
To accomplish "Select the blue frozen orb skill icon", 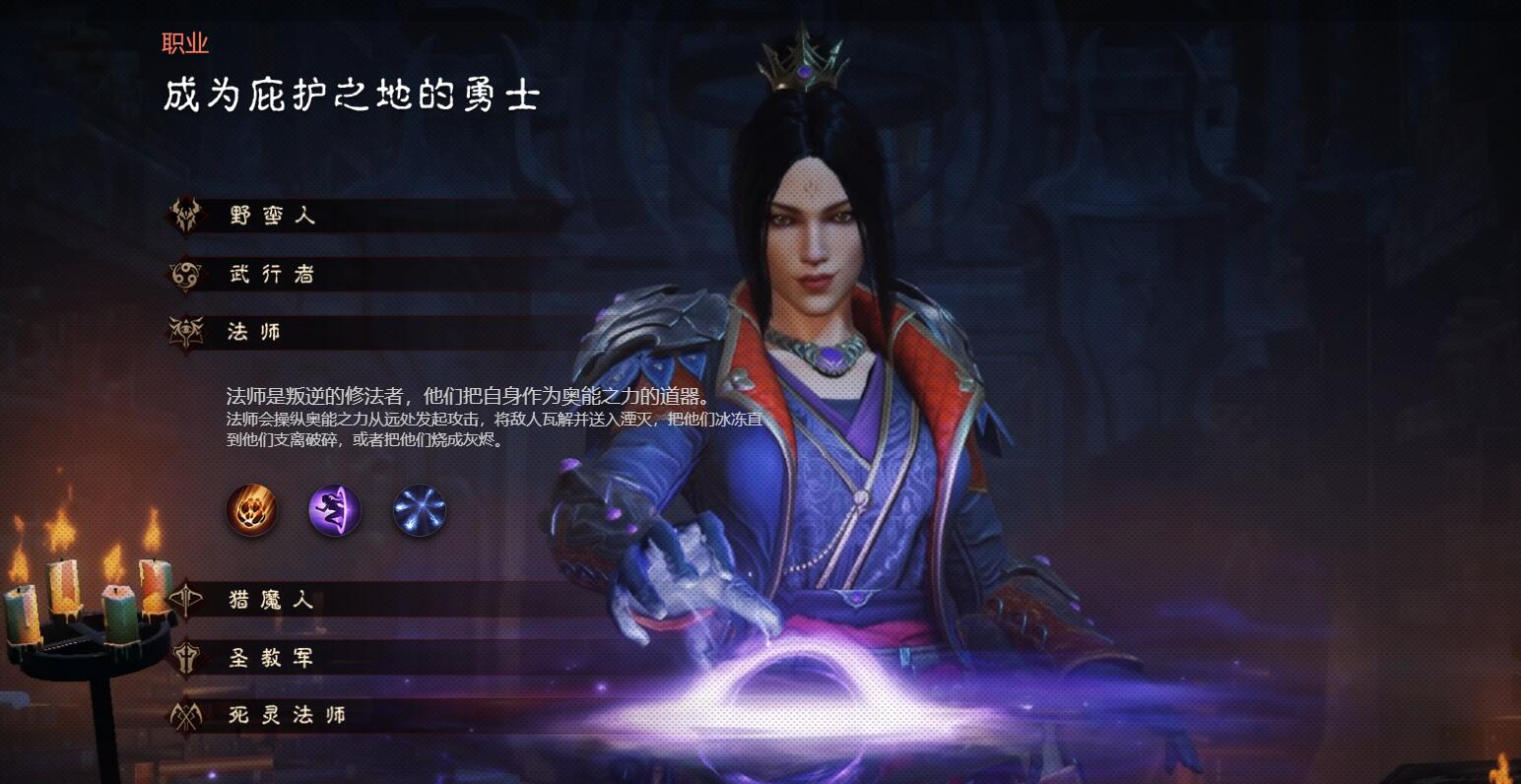I will 419,510.
